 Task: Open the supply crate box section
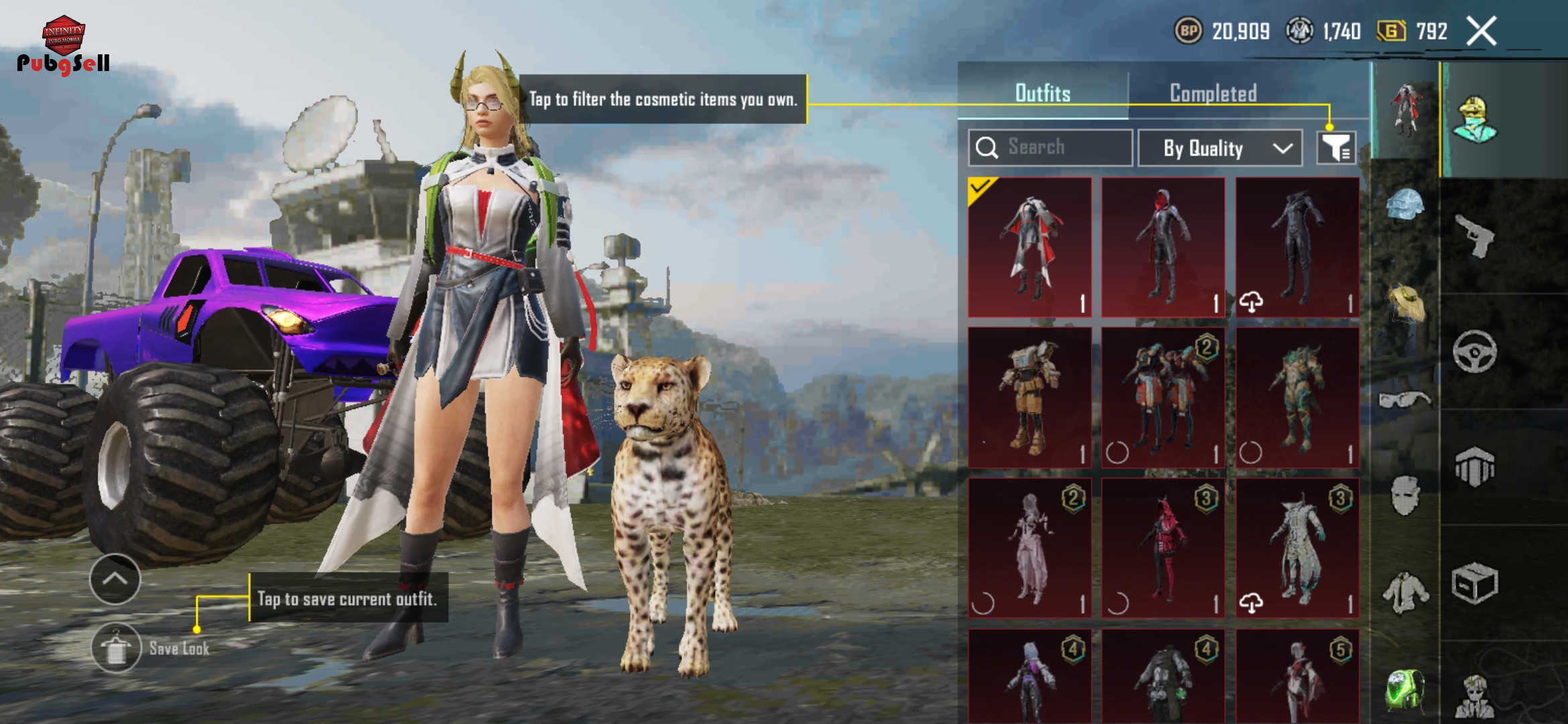click(1475, 583)
